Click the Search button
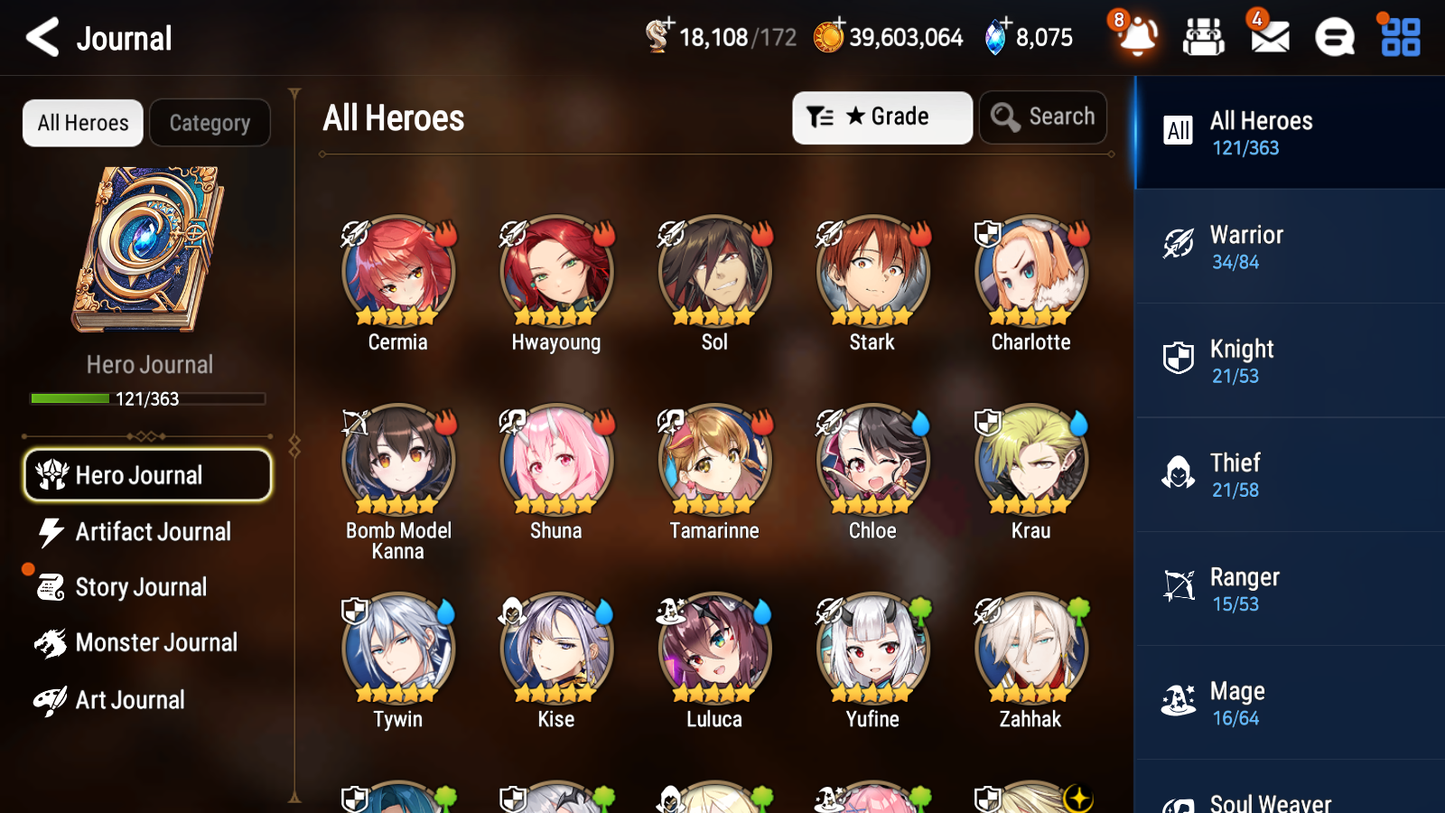The height and width of the screenshot is (813, 1445). [1043, 117]
